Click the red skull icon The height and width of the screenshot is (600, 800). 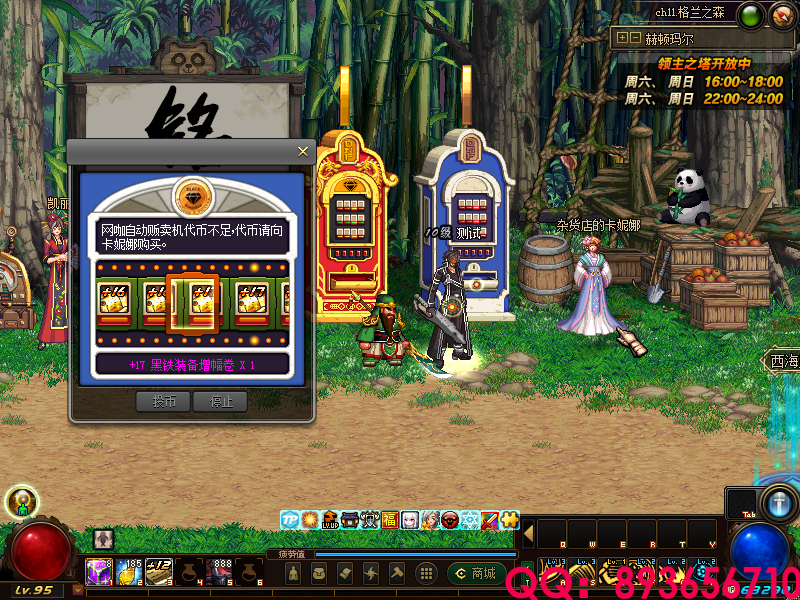point(450,520)
